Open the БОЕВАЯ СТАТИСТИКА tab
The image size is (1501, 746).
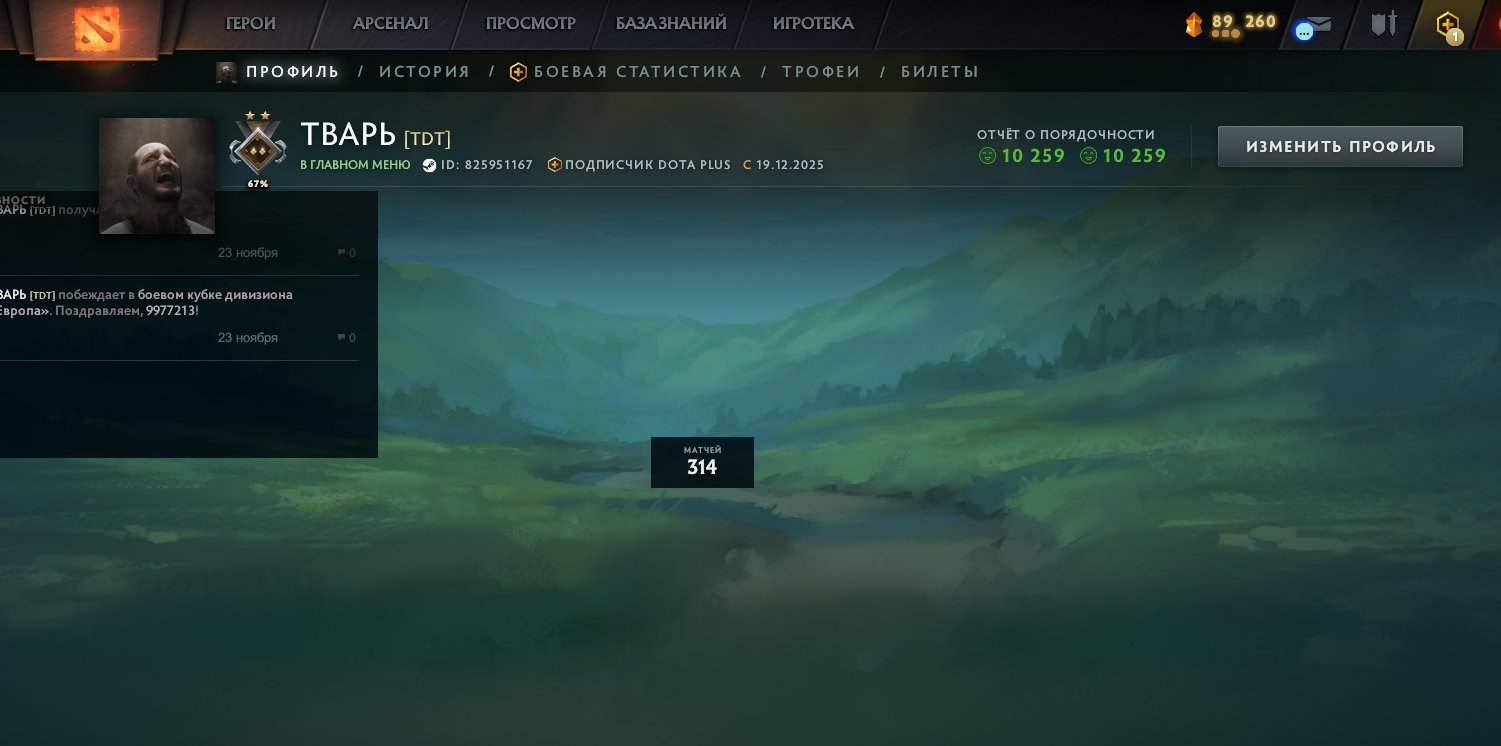click(637, 71)
